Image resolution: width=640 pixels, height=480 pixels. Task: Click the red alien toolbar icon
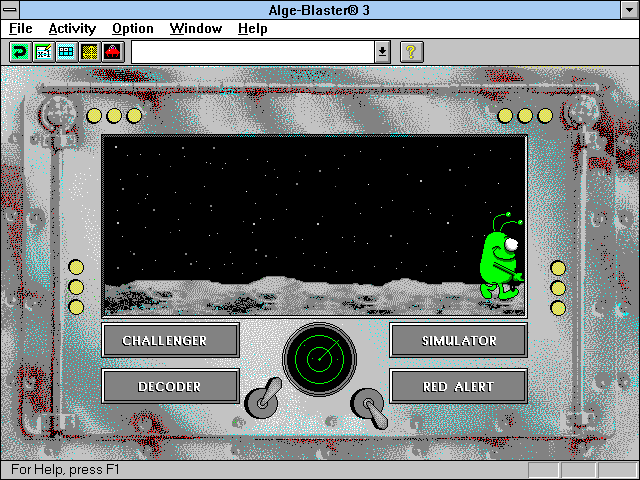[112, 52]
